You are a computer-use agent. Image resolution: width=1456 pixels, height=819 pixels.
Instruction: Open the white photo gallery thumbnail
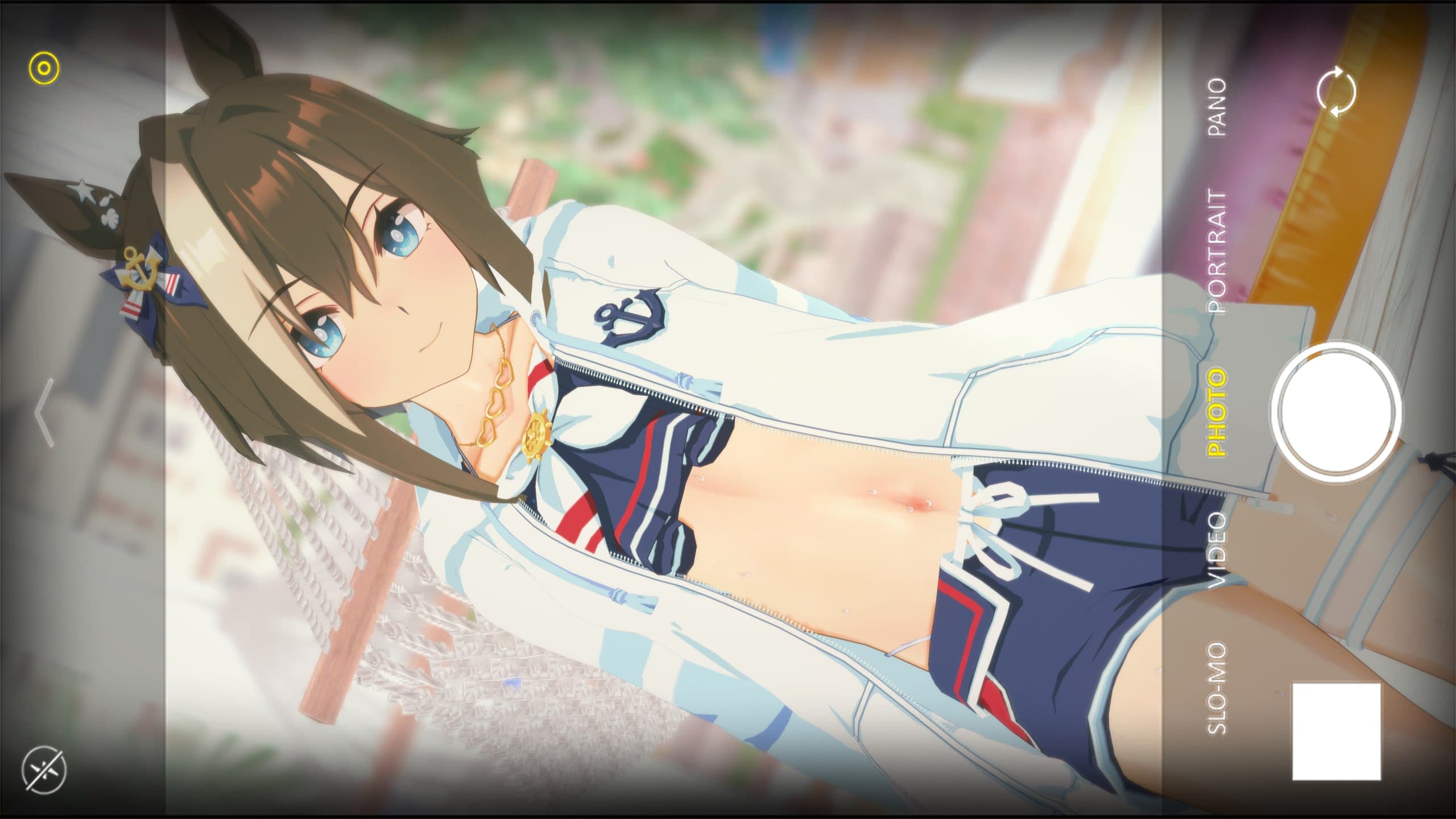coord(1336,731)
